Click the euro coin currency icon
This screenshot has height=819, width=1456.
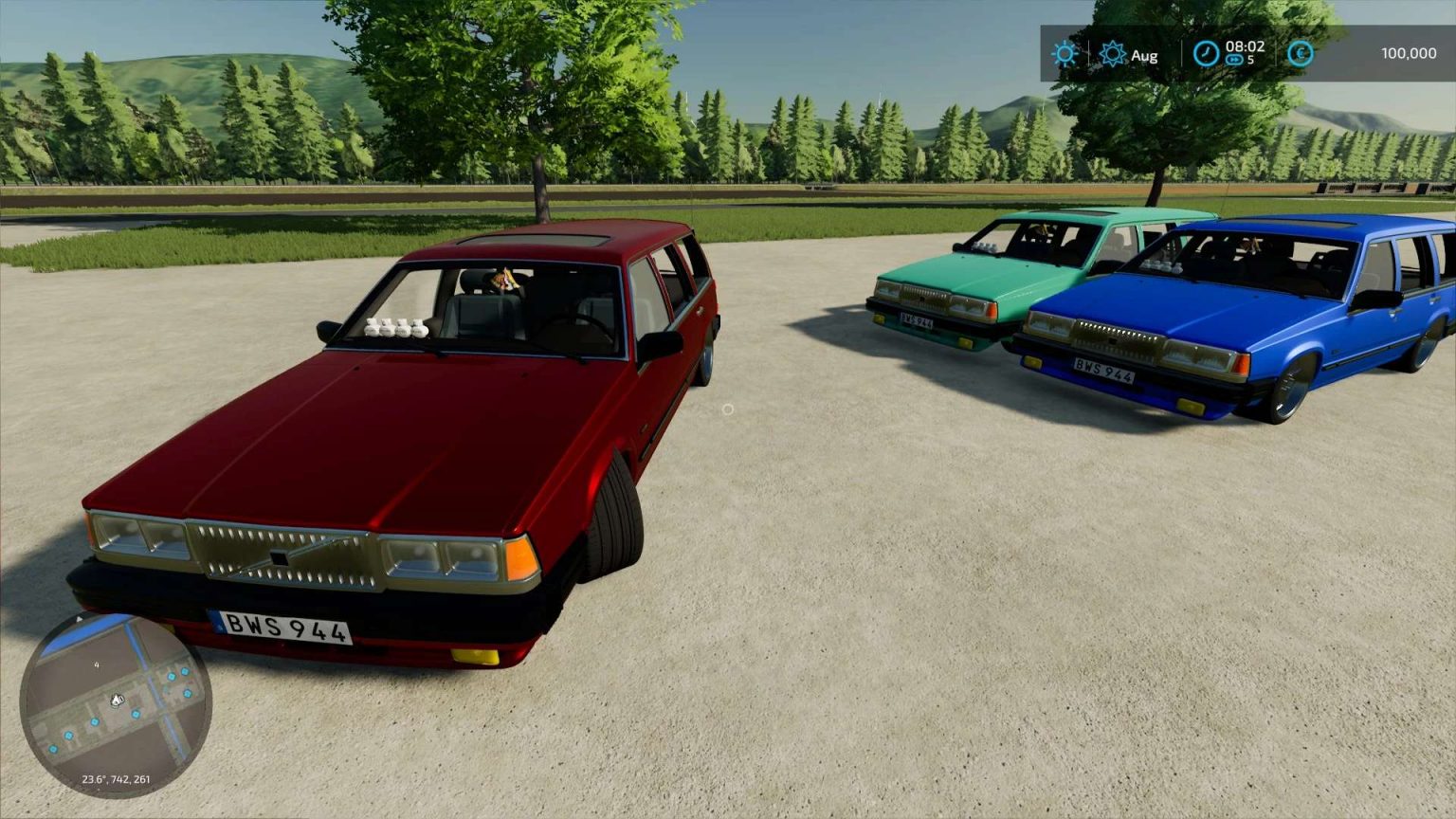point(1301,54)
